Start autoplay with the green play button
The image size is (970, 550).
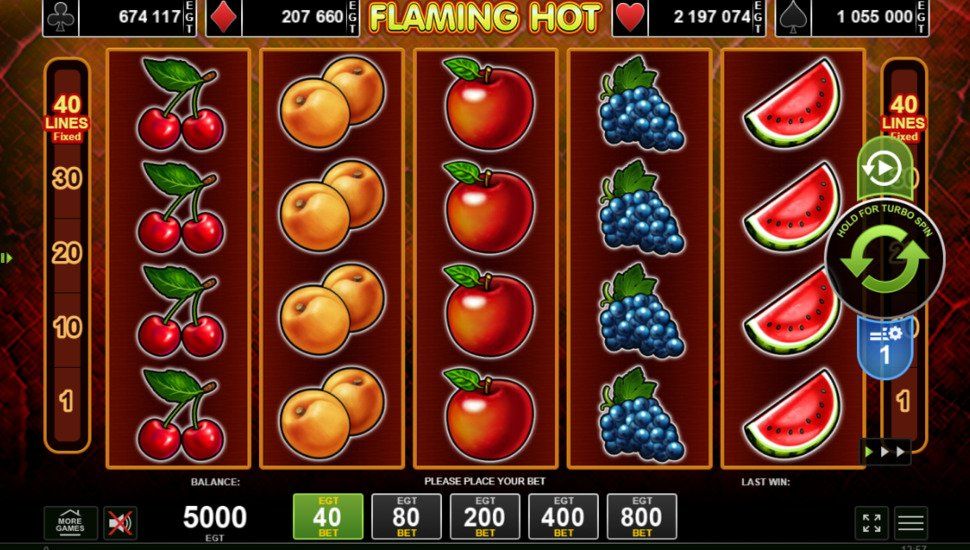[x=884, y=168]
